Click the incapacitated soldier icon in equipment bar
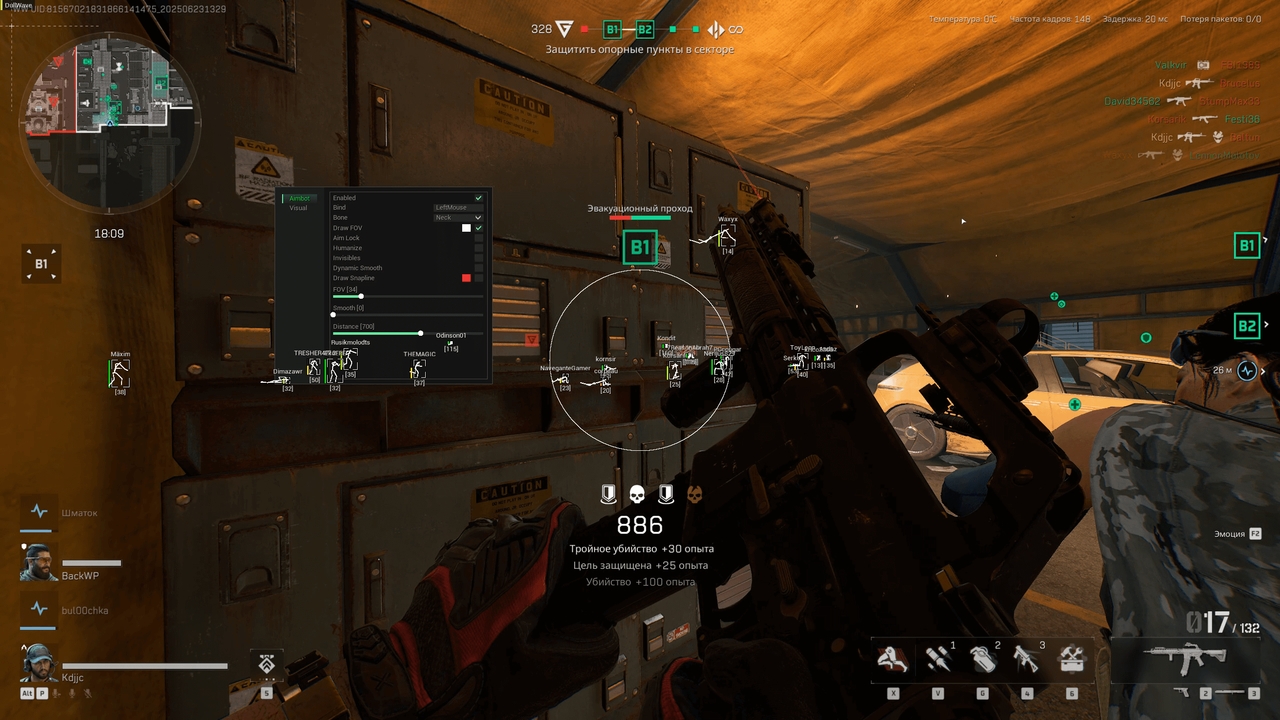 point(891,660)
